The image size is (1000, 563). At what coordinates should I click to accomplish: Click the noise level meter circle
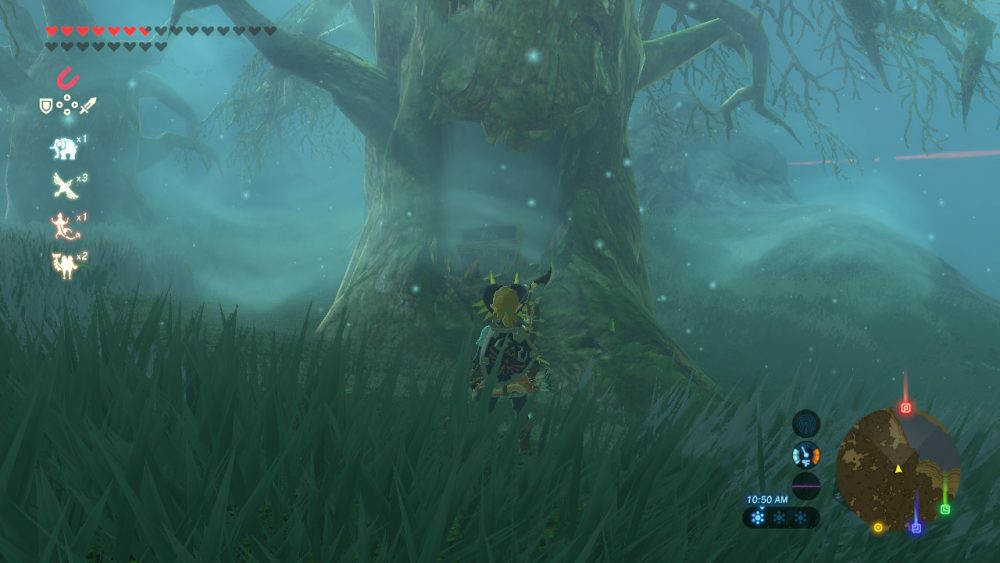[806, 485]
